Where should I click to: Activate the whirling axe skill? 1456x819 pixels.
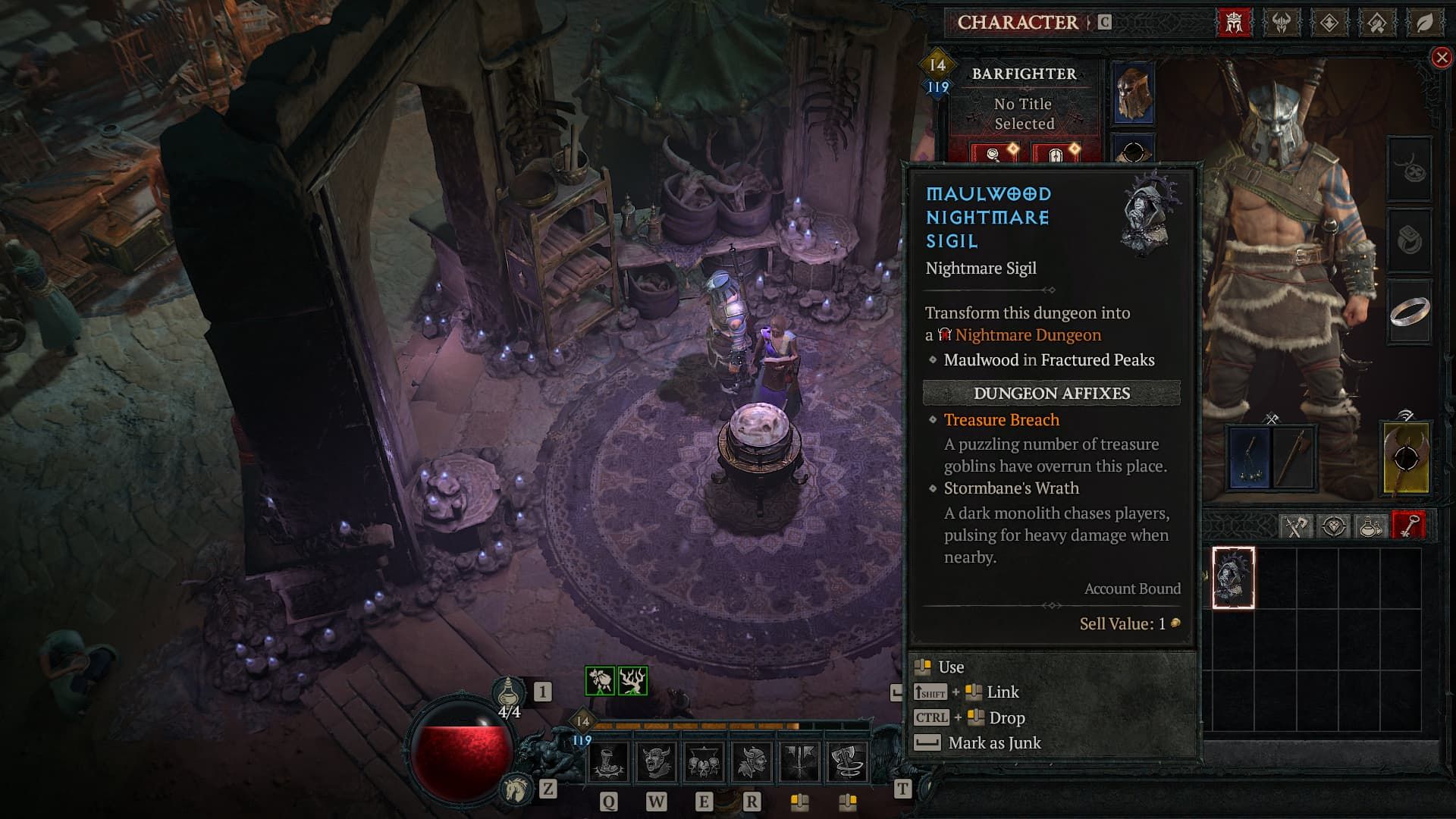846,762
